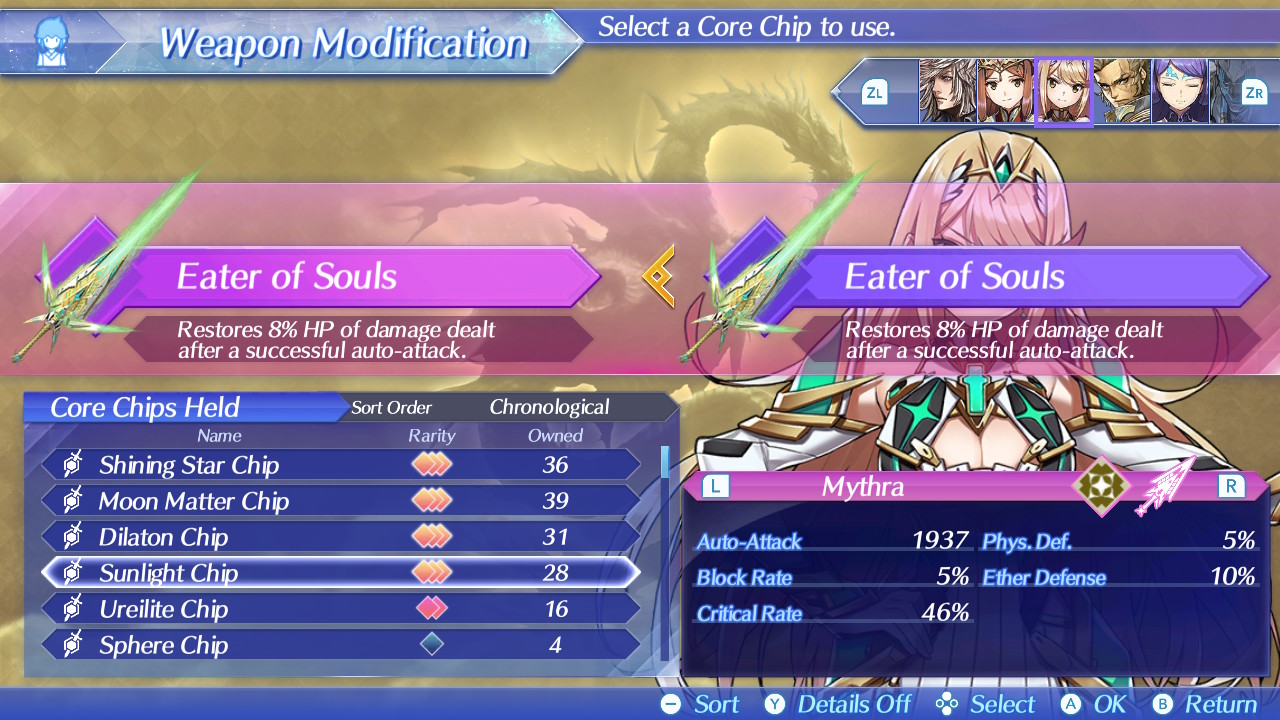The image size is (1280, 720).
Task: Switch to the silver-haired swordsman portrait
Action: click(x=947, y=91)
